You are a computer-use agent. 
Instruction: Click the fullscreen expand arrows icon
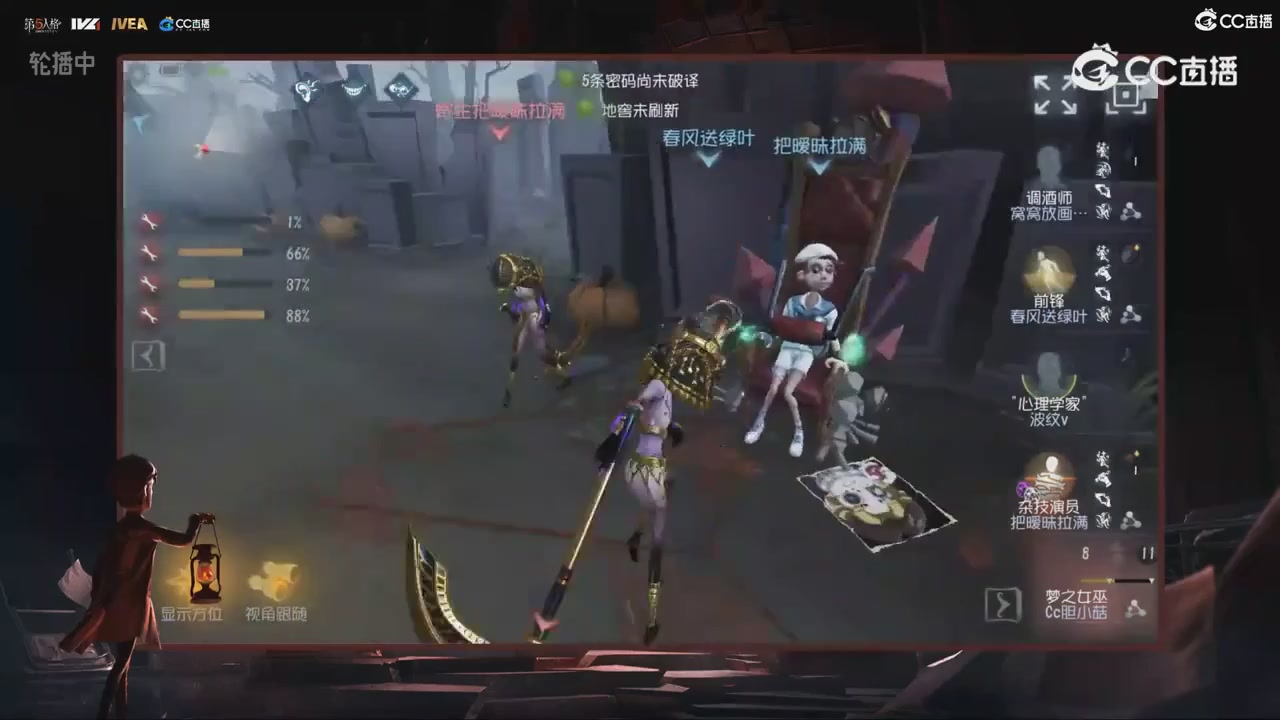1054,95
